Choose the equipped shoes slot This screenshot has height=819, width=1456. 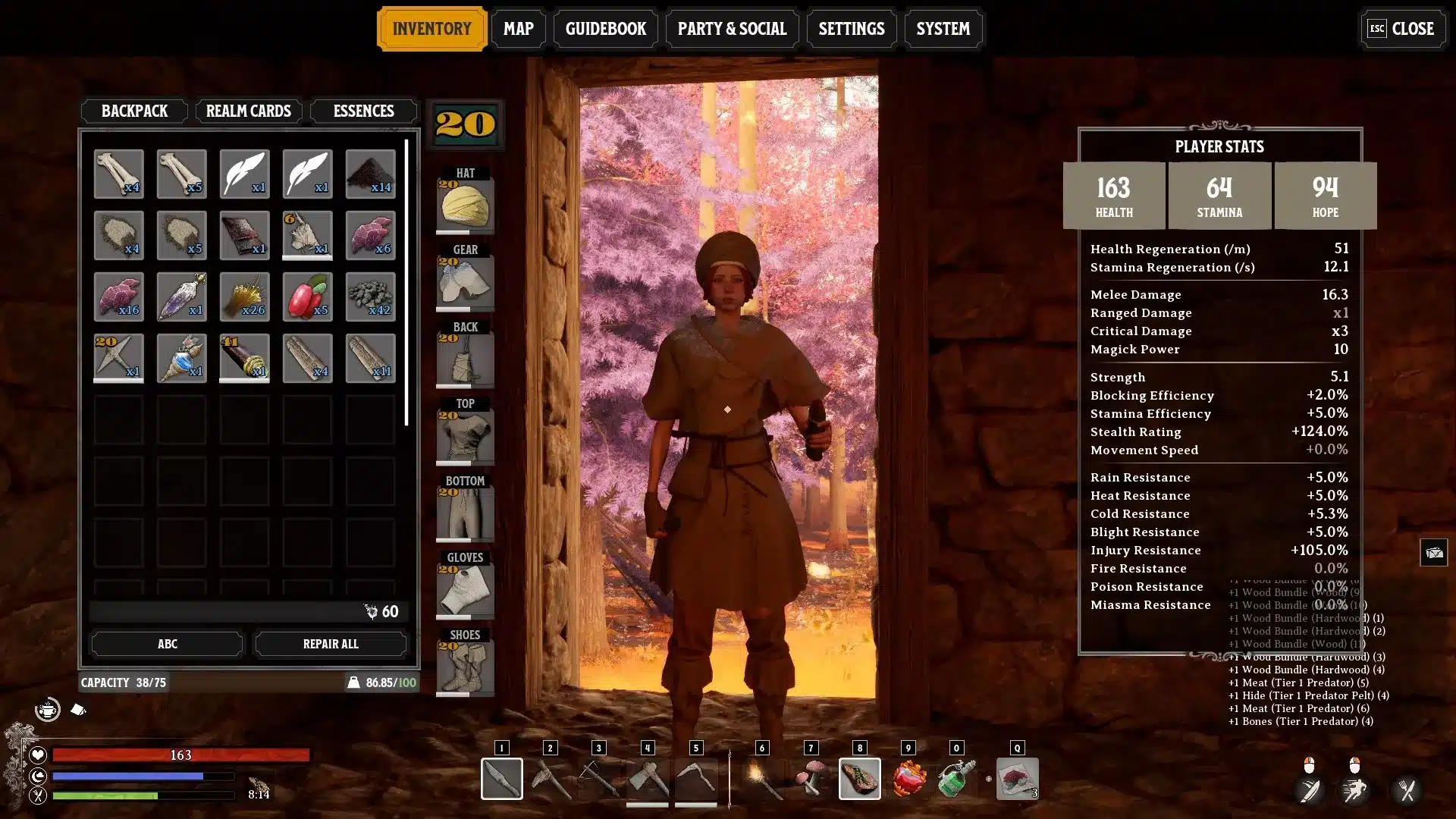(x=465, y=667)
